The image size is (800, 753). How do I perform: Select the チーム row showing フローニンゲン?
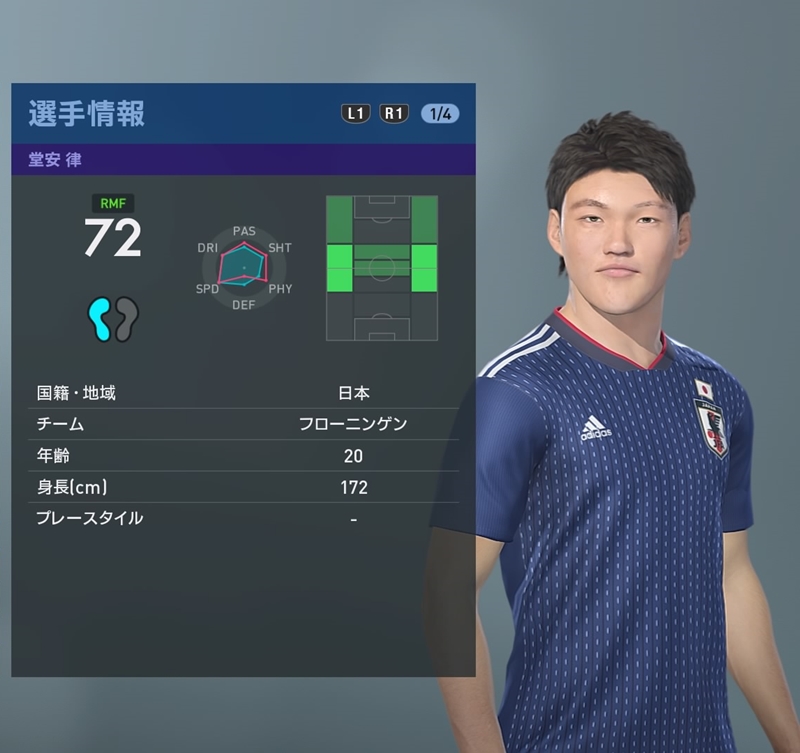pyautogui.click(x=243, y=424)
